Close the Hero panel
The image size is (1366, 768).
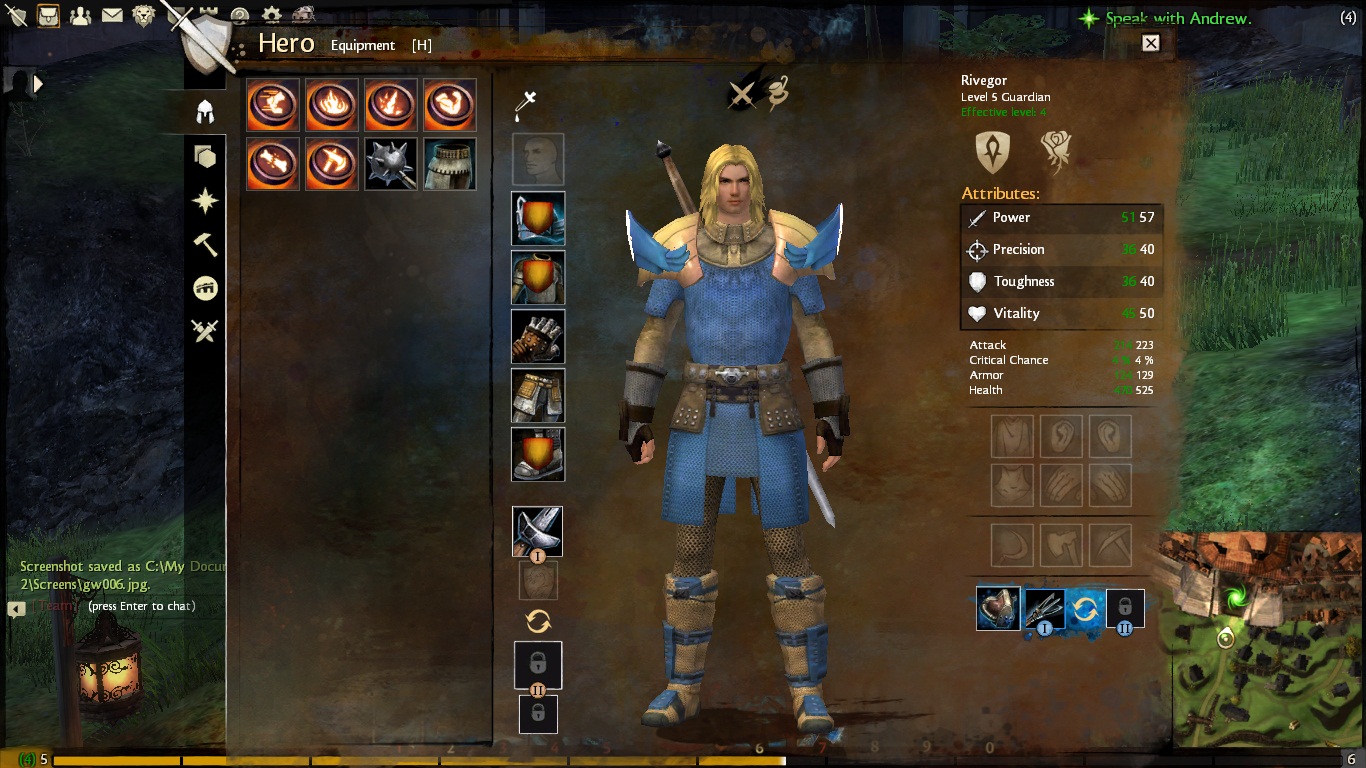click(1151, 43)
